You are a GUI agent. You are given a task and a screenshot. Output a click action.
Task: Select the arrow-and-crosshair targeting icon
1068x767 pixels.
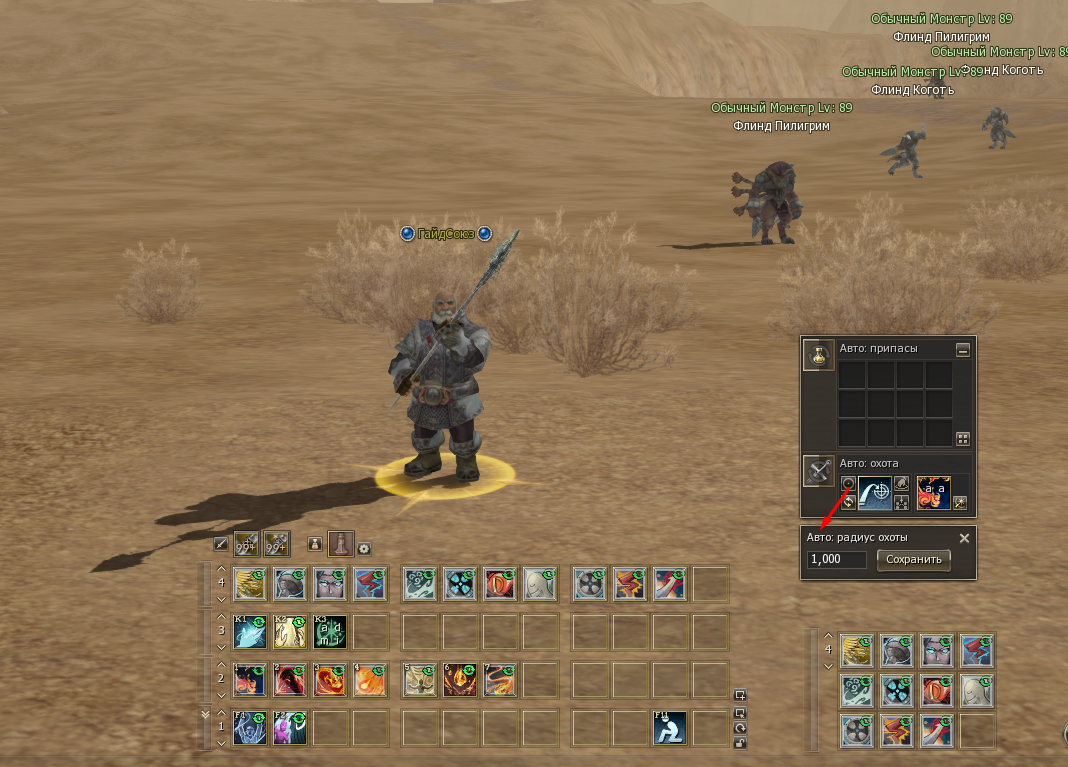pos(875,492)
